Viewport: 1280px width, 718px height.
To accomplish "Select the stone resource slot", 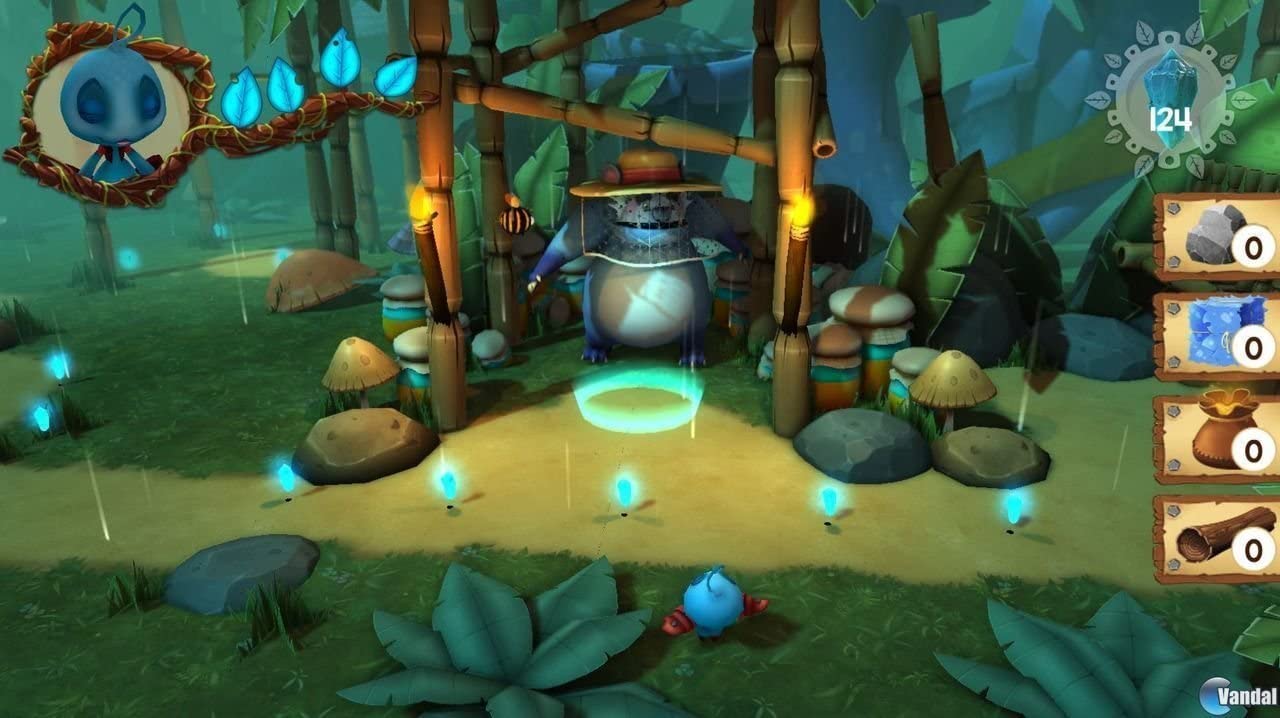I will click(x=1218, y=238).
